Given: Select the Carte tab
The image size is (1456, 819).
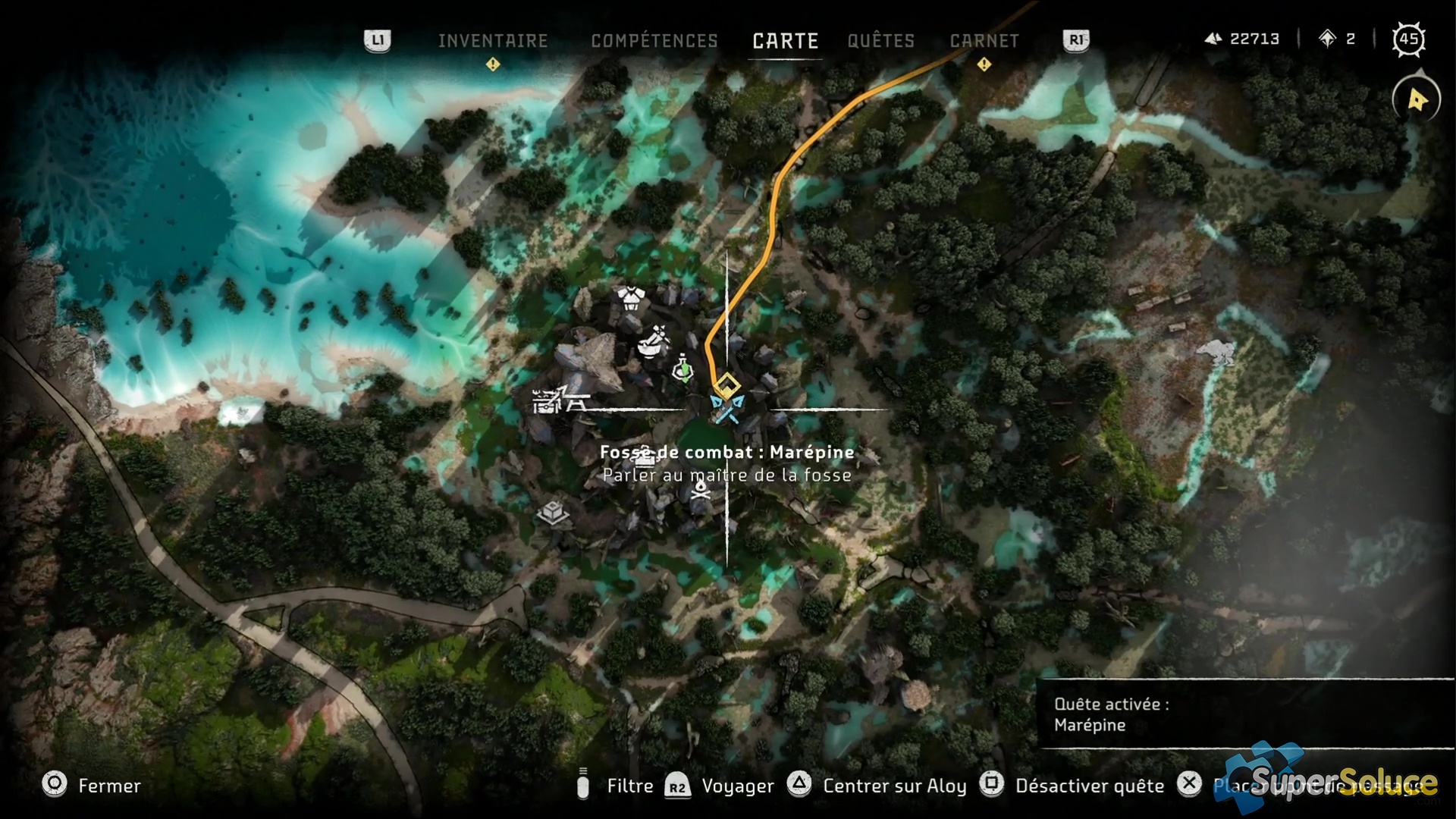Looking at the screenshot, I should [785, 41].
